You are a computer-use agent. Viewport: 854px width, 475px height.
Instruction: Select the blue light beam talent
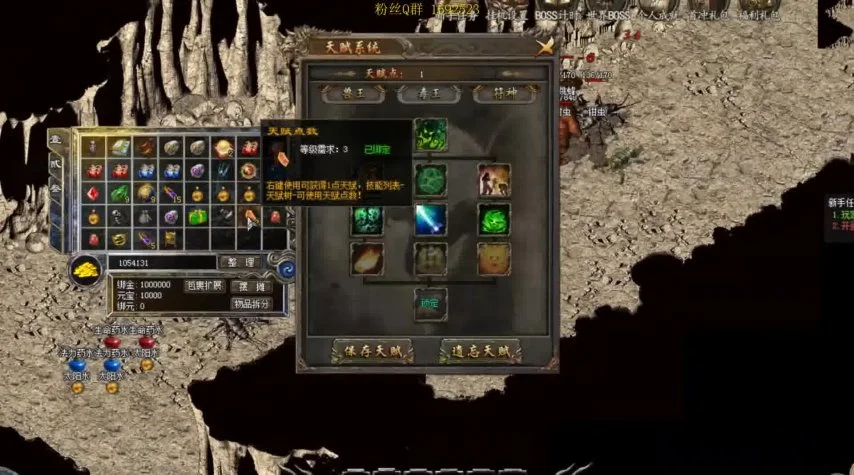(430, 219)
